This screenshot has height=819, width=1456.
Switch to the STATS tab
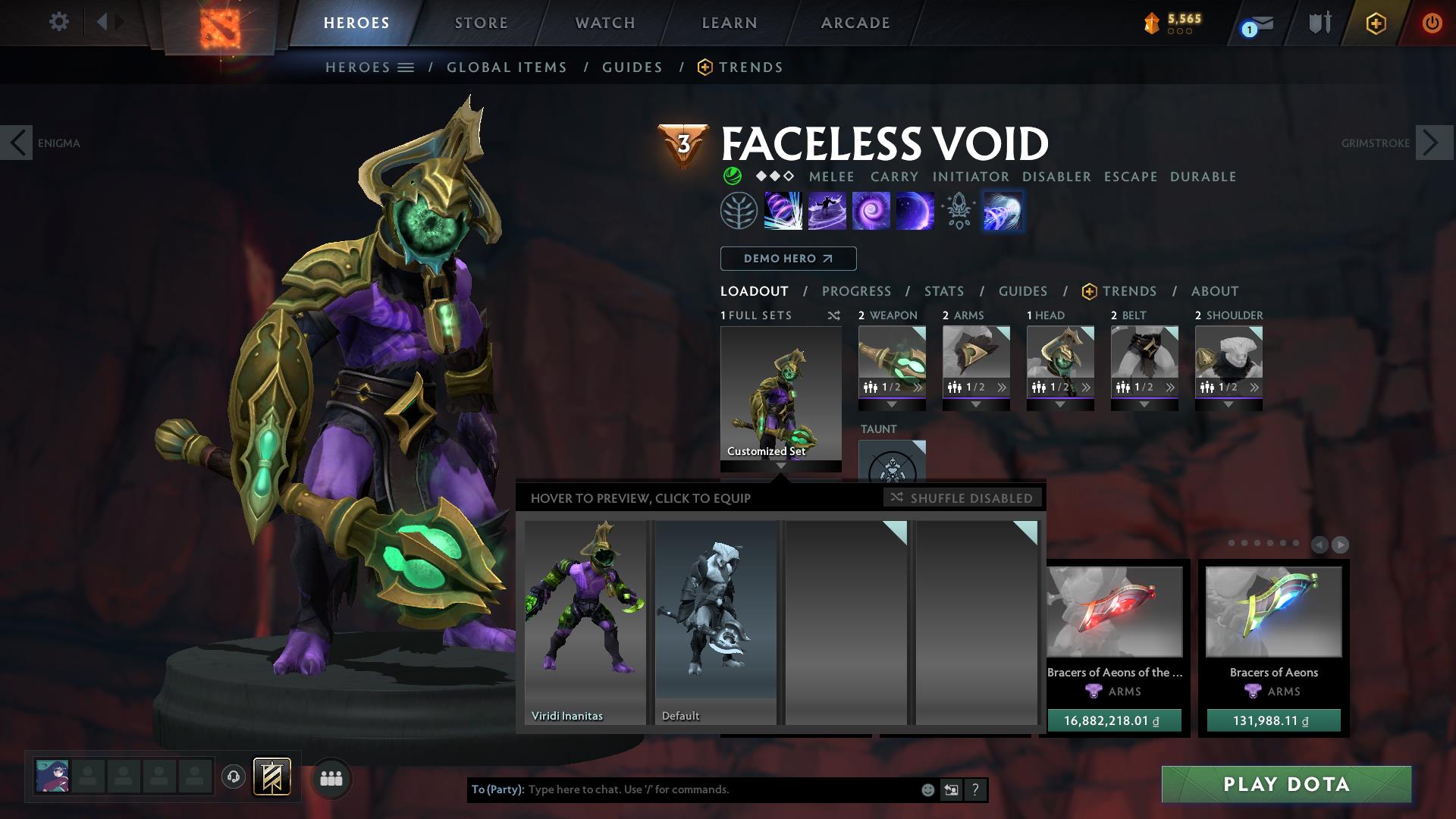[x=943, y=291]
